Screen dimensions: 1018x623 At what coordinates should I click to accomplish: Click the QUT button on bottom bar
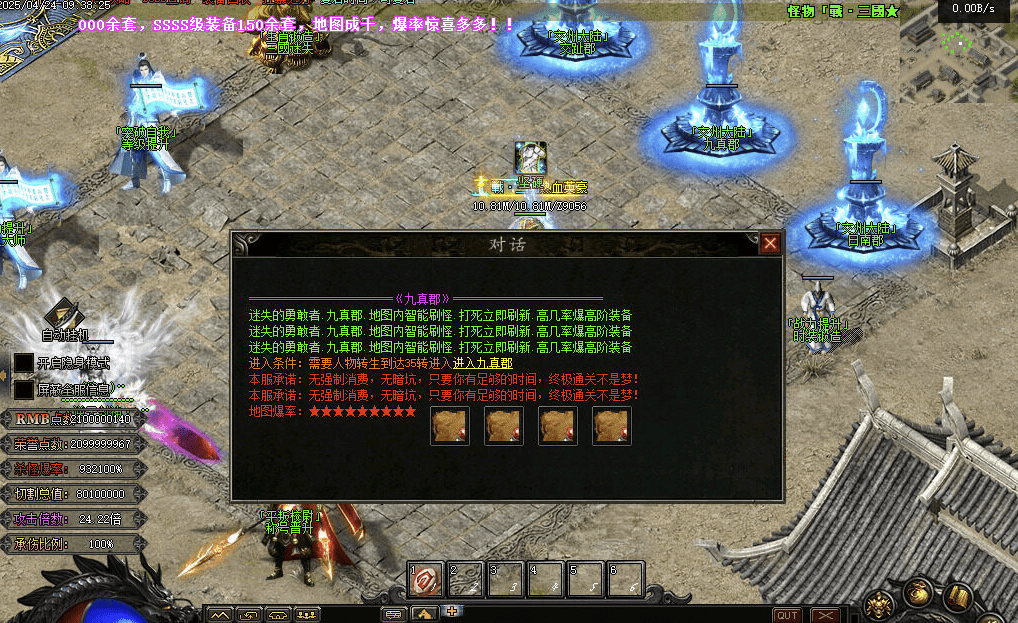click(787, 615)
